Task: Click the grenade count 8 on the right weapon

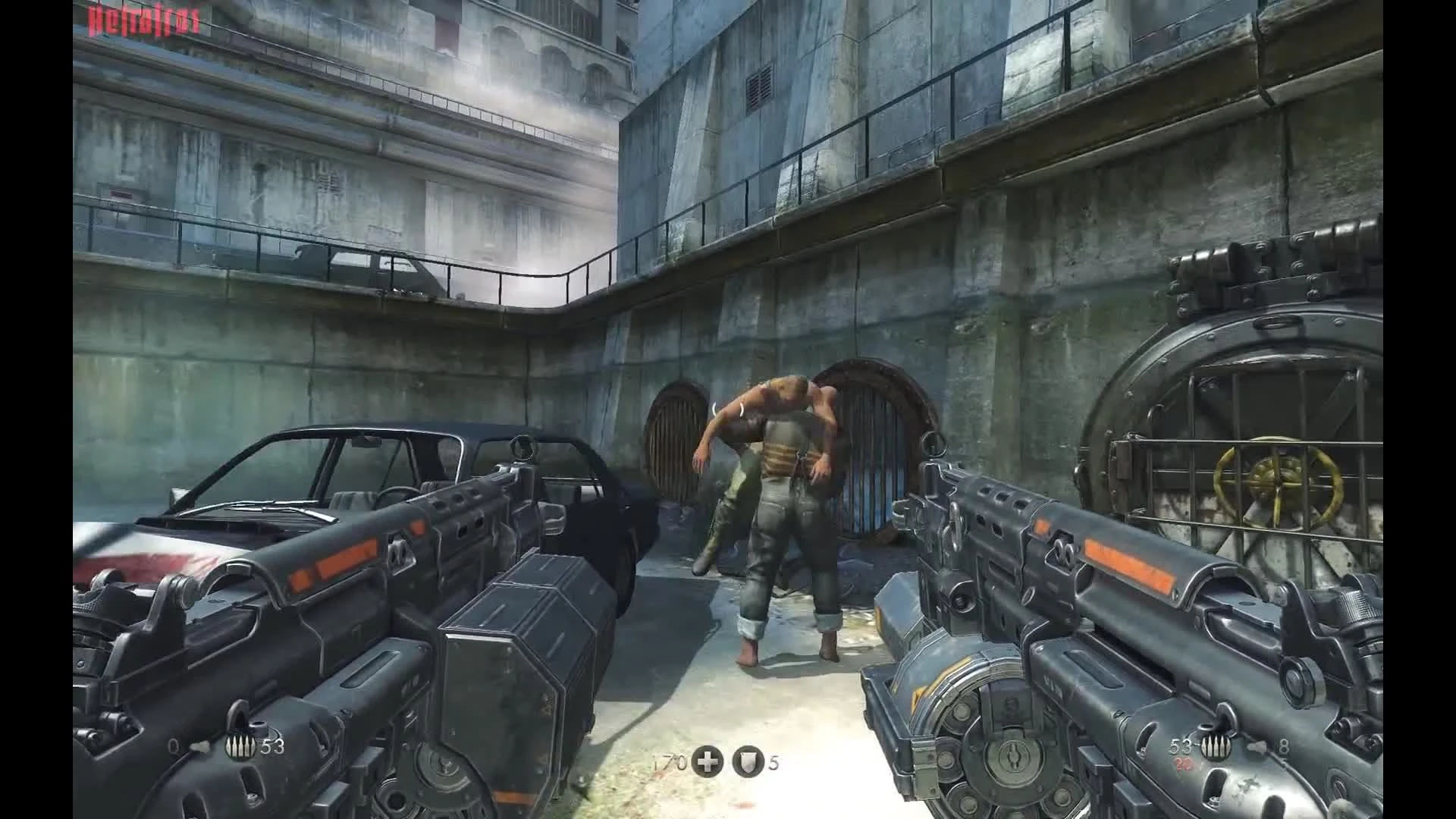Action: click(1283, 746)
